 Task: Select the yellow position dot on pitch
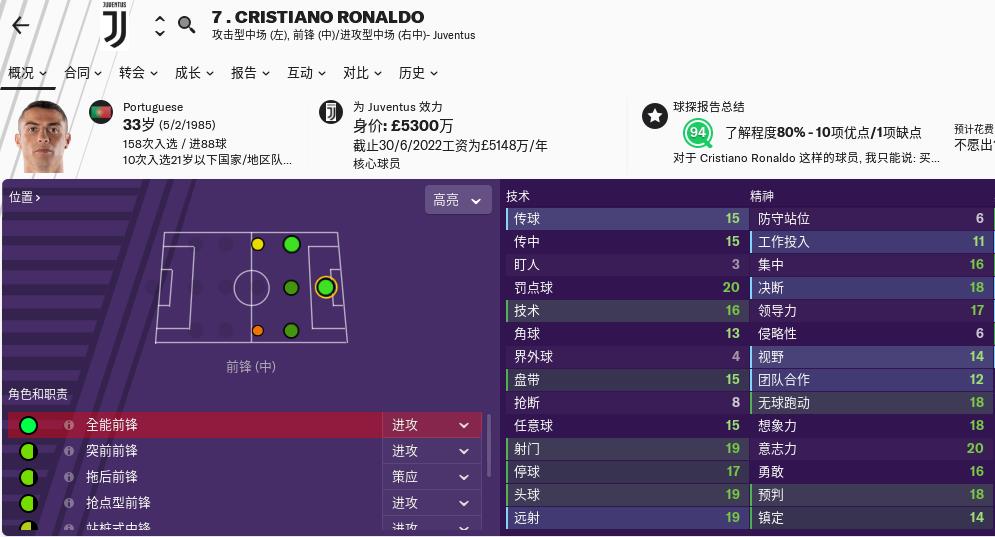coord(258,244)
